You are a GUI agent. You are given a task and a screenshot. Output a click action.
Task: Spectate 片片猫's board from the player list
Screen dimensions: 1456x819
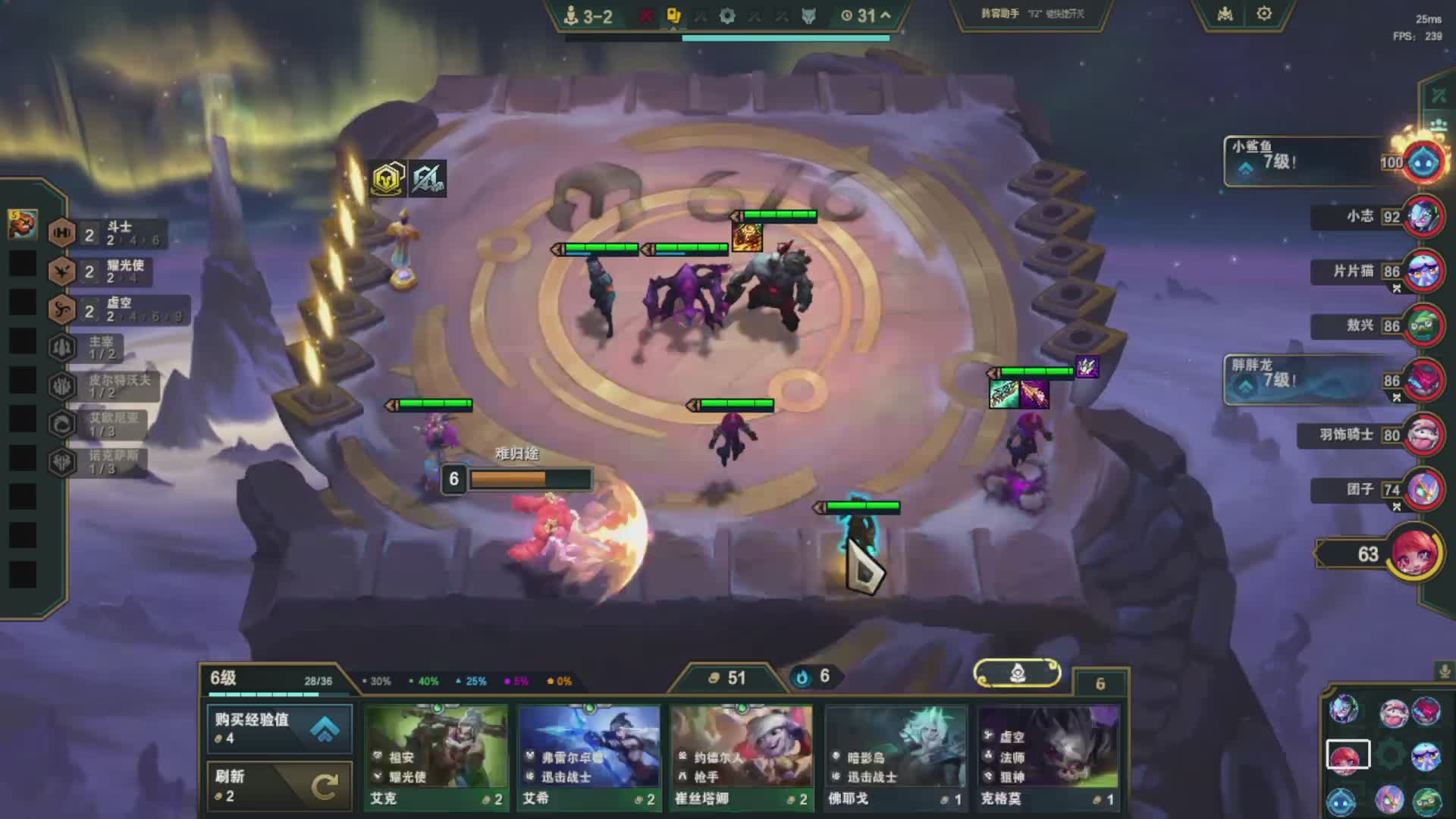[x=1423, y=271]
